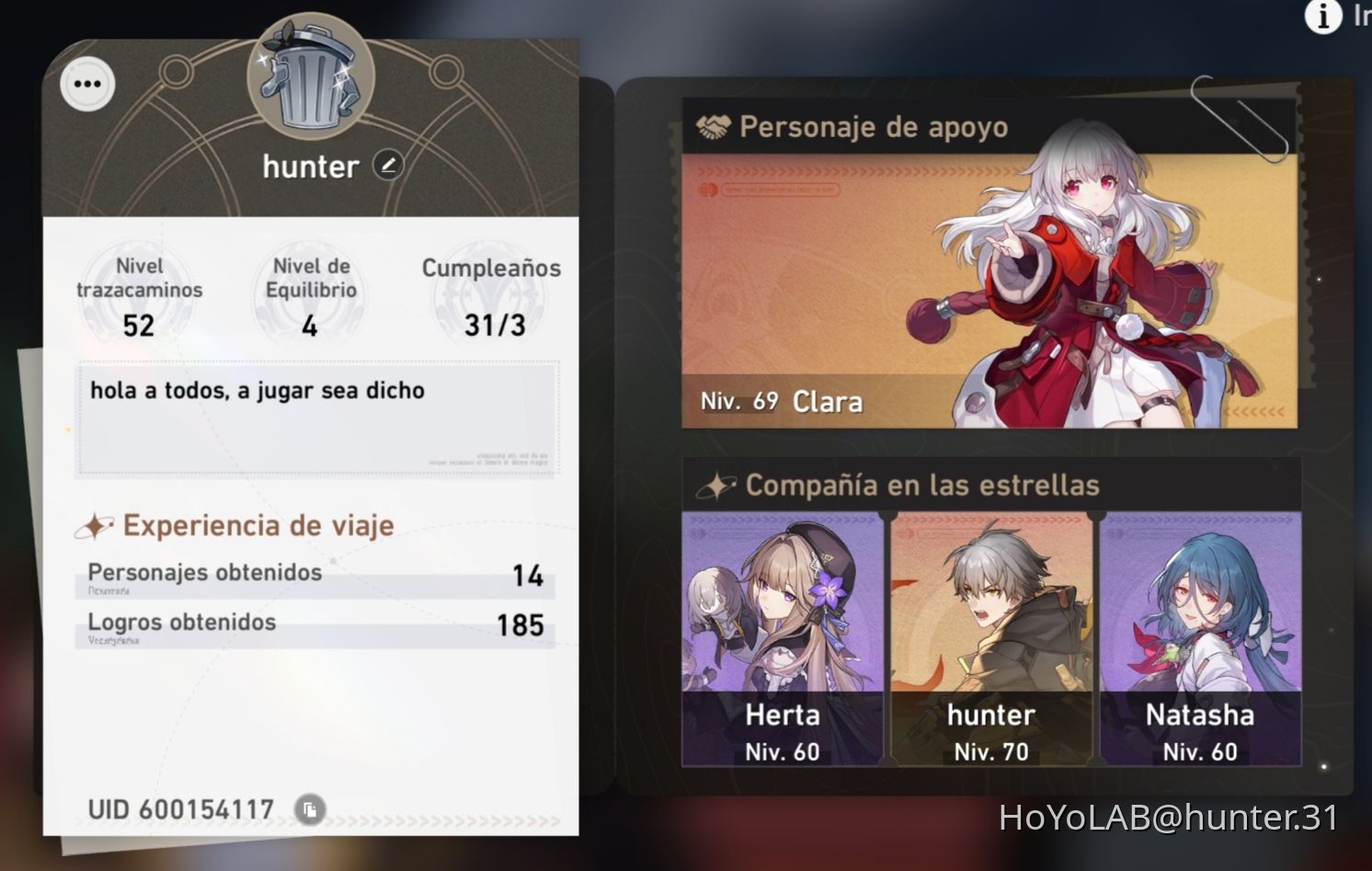Click the Logros obtenidos 185 row
Screen dimensions: 1372x871
[x=313, y=624]
